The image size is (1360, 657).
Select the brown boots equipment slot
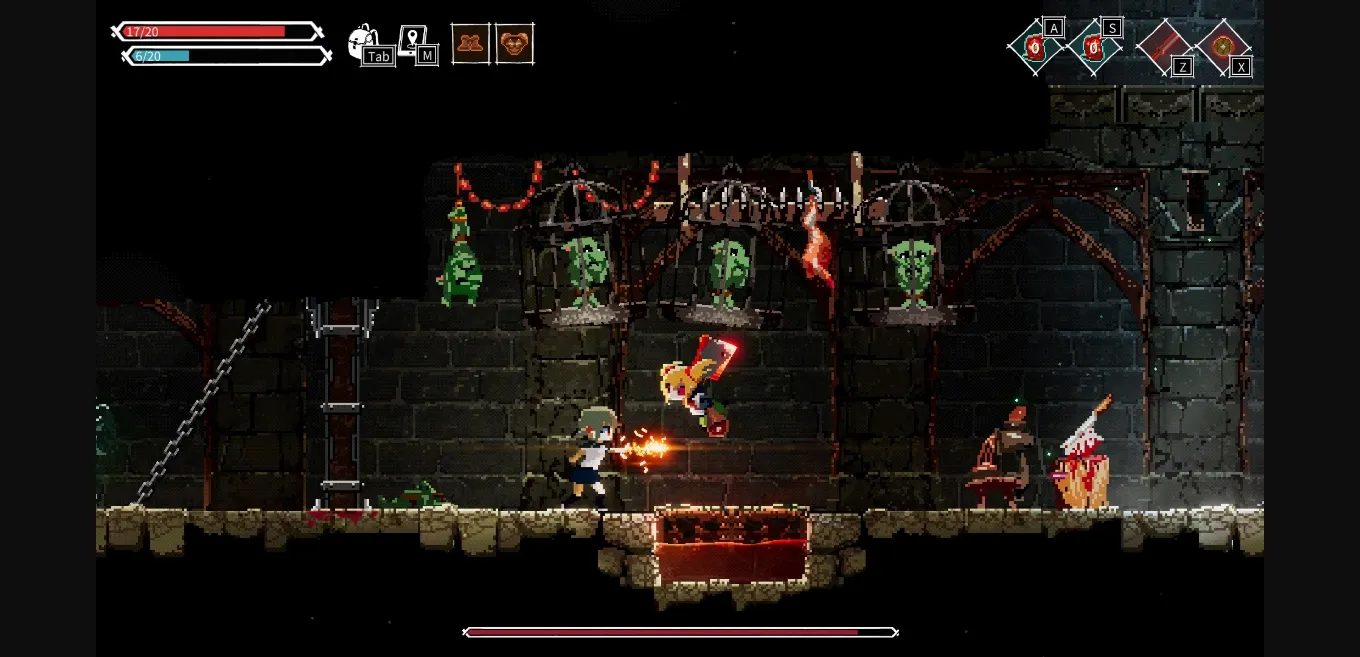point(470,44)
